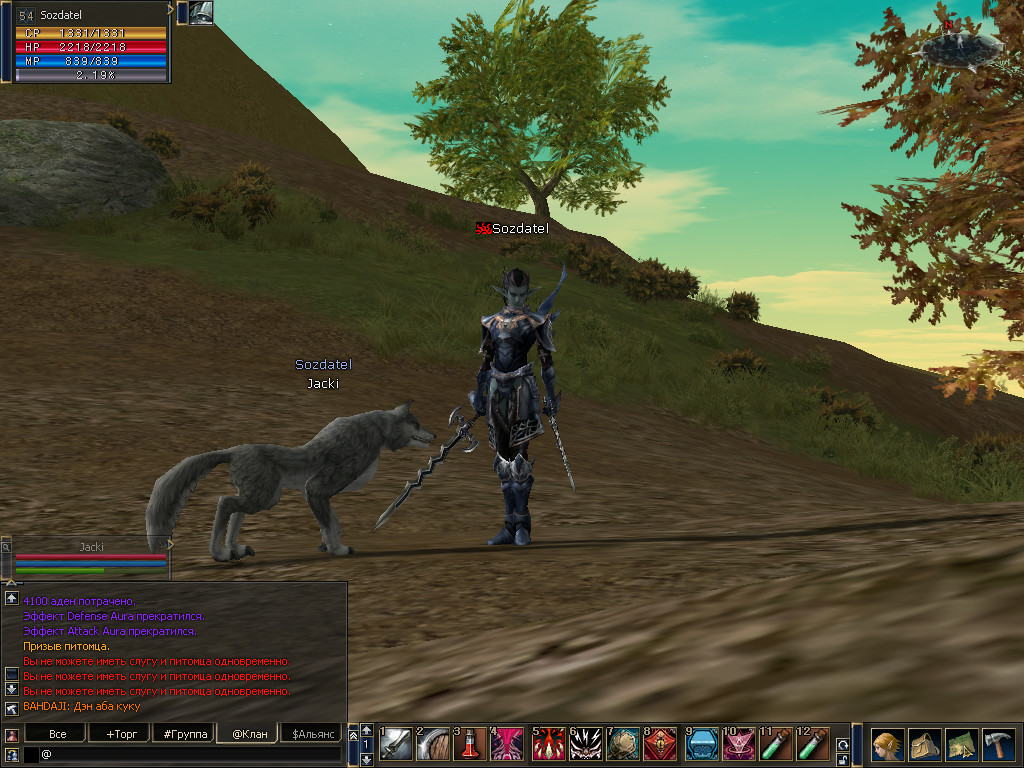Use the sword attack in hotbar slot 1
Image resolution: width=1024 pixels, height=768 pixels.
pos(396,744)
